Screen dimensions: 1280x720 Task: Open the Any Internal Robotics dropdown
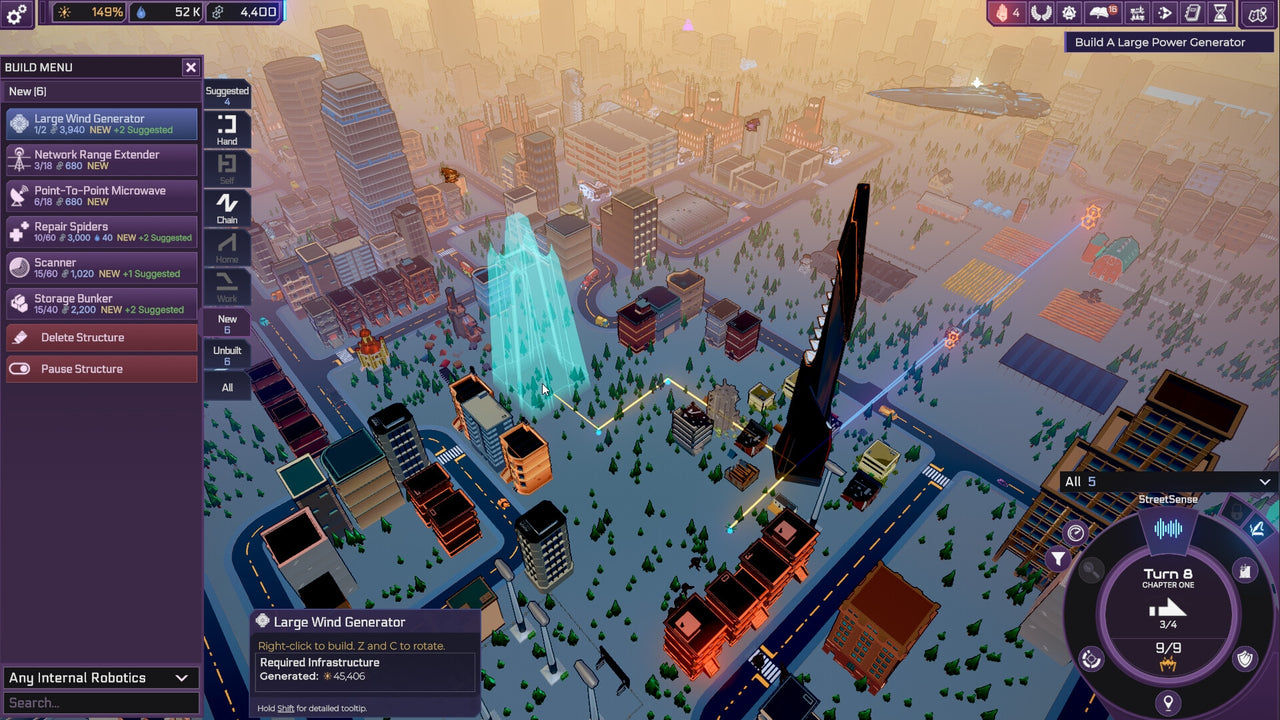[100, 677]
